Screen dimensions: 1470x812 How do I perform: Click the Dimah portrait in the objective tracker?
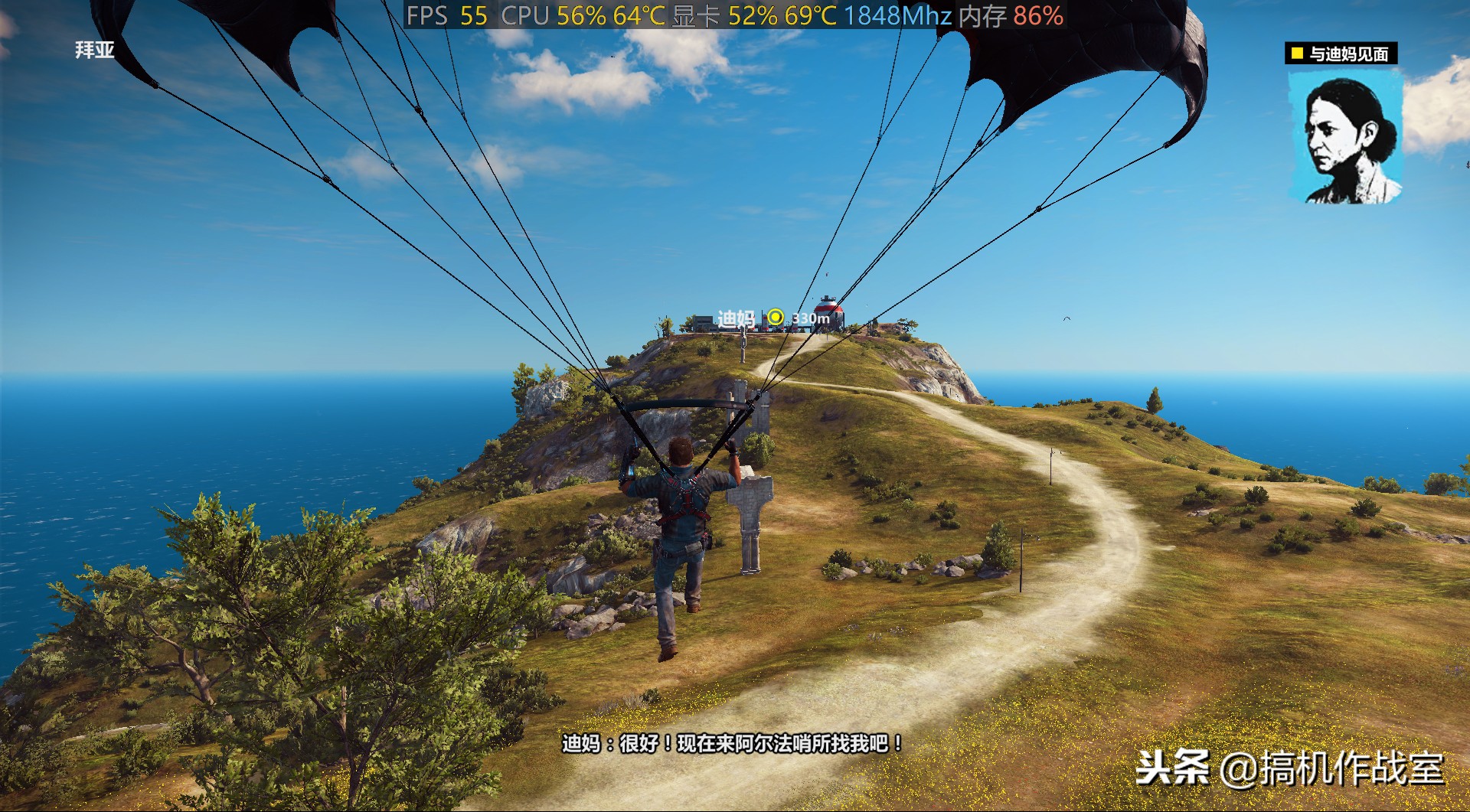pyautogui.click(x=1346, y=139)
